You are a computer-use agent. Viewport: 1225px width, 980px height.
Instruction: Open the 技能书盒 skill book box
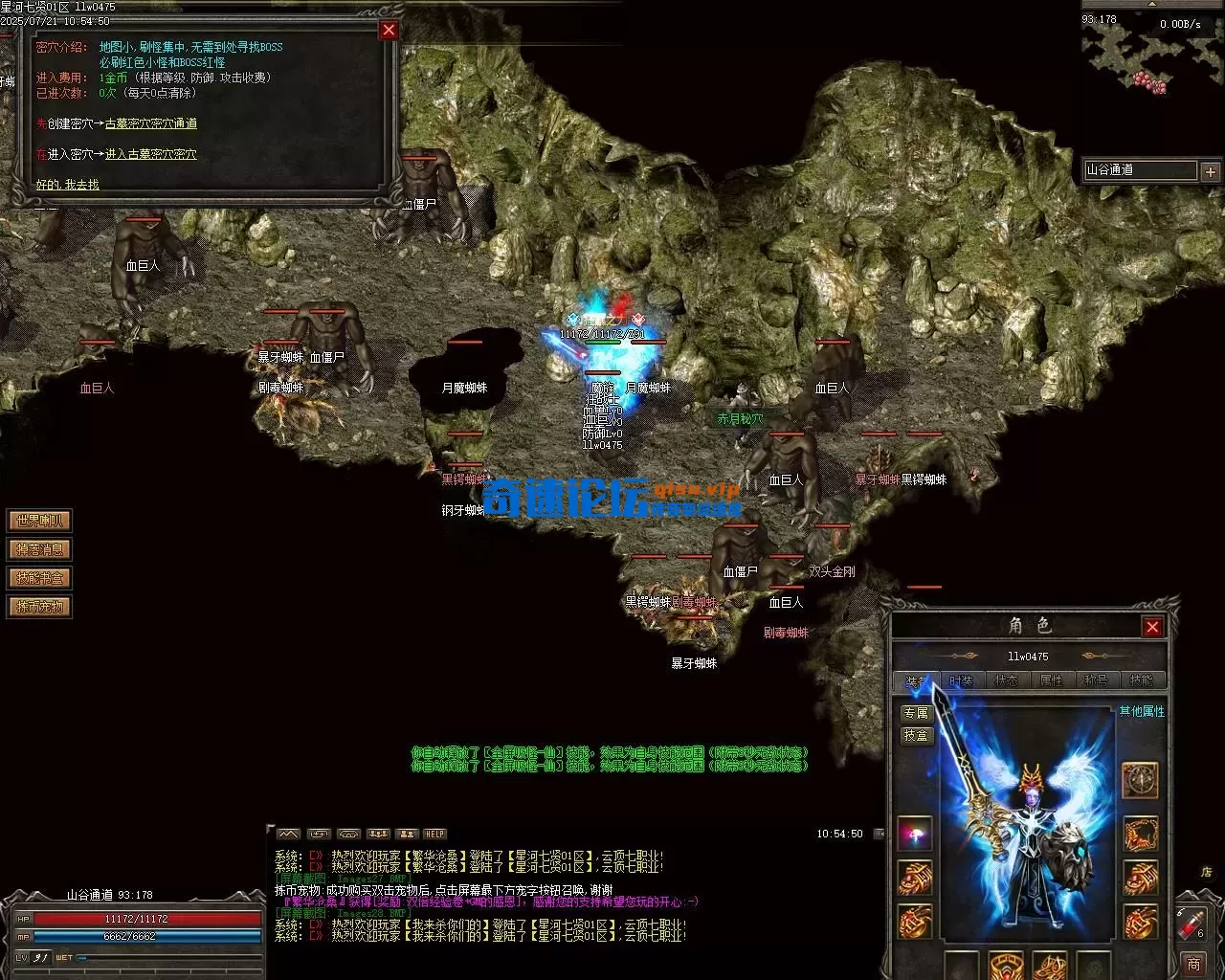coord(39,578)
